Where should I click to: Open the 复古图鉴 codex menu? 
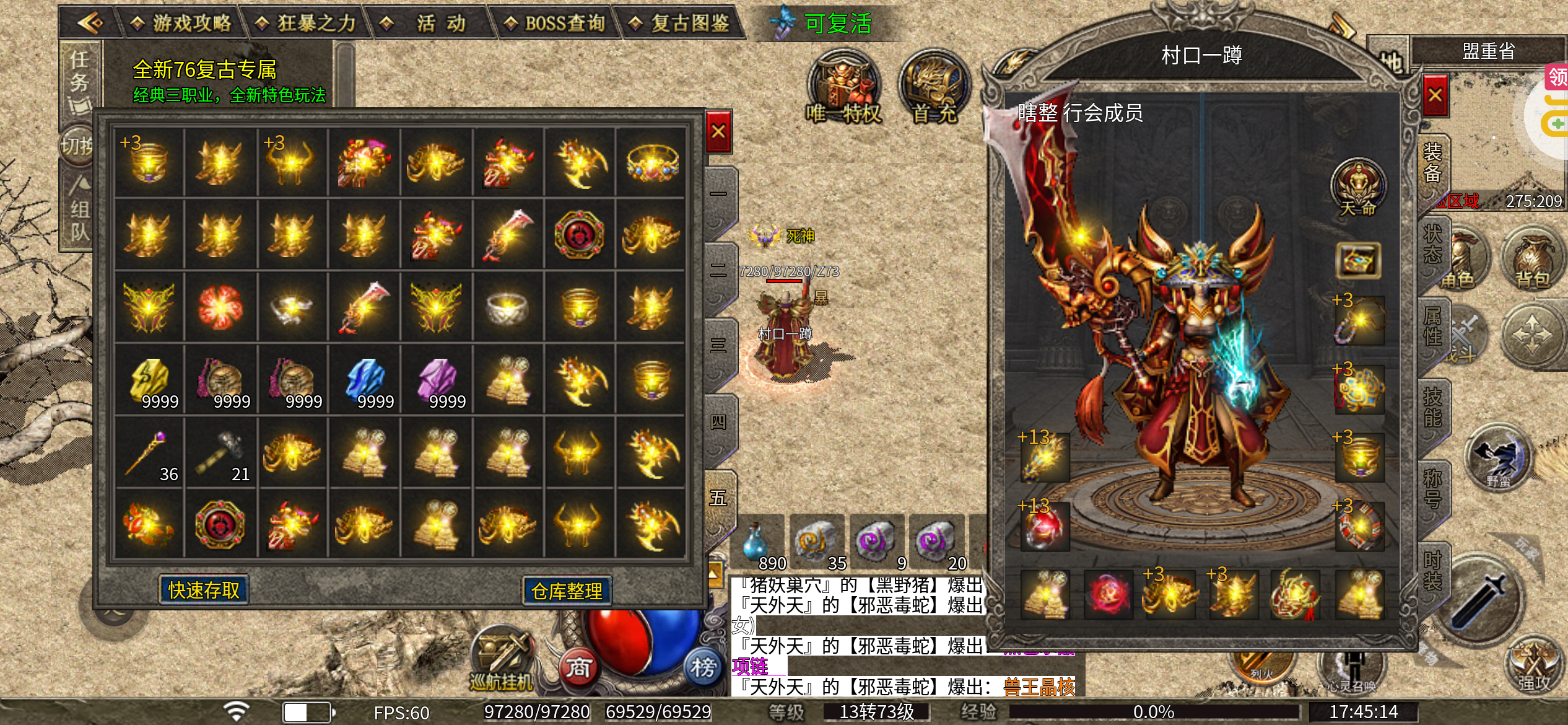coord(680,24)
